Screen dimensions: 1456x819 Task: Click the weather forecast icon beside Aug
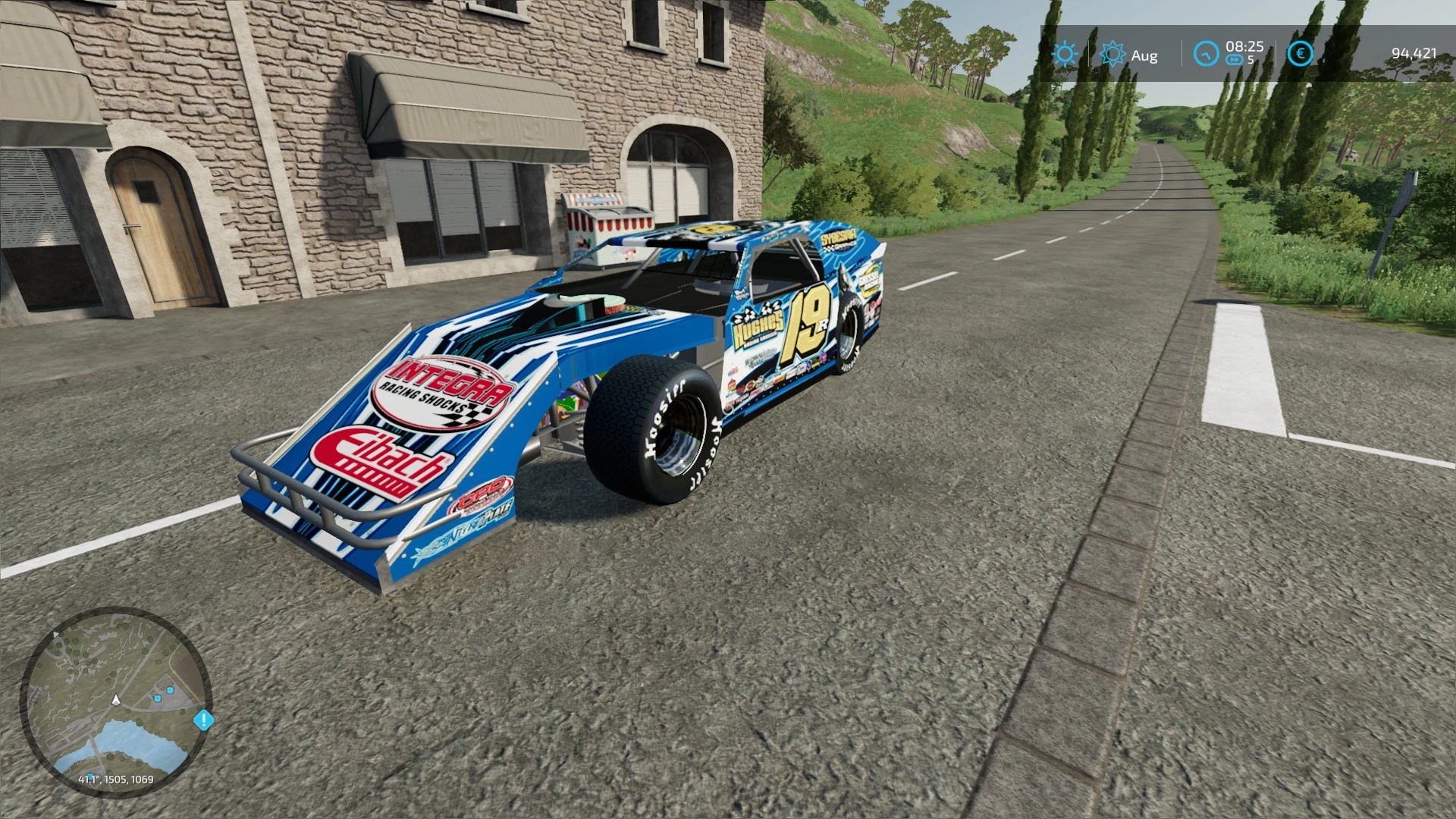[1112, 54]
